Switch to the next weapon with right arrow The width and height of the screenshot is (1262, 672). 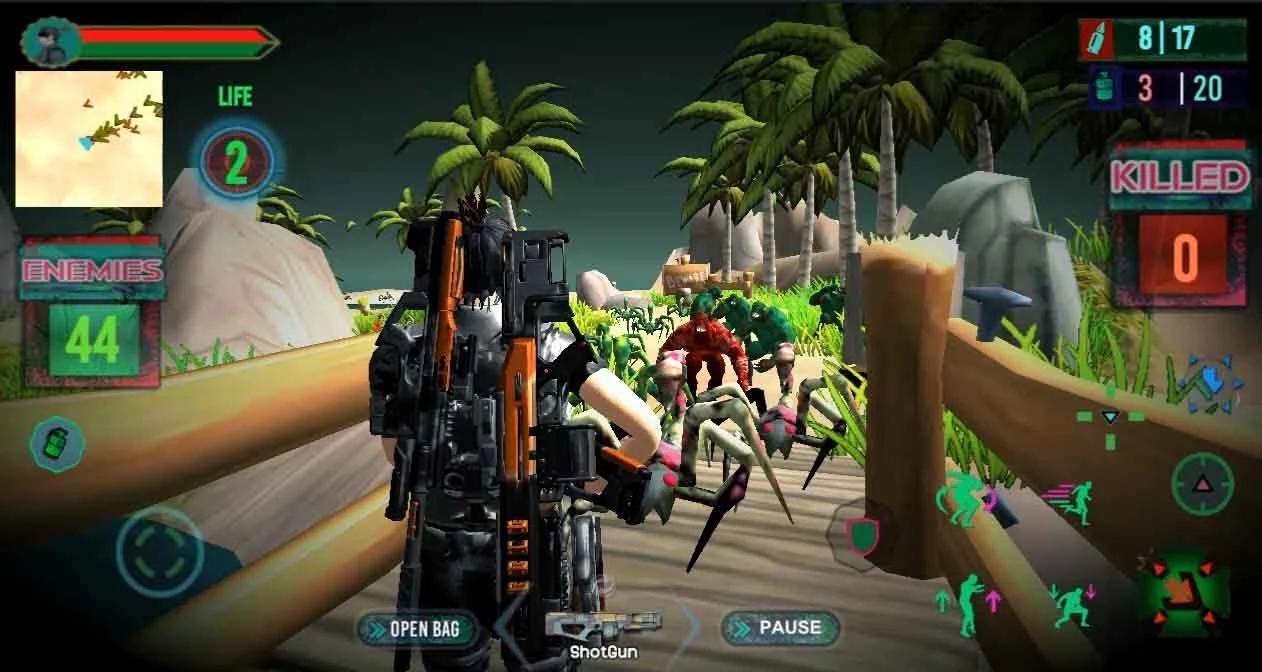pyautogui.click(x=692, y=626)
